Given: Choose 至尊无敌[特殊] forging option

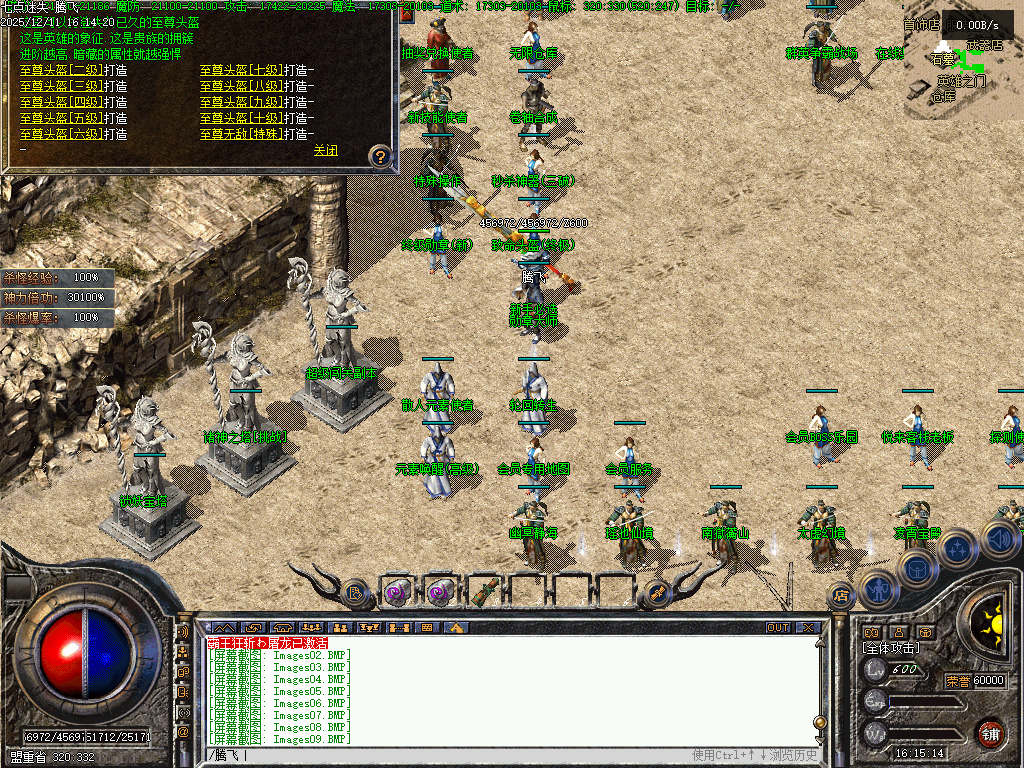Looking at the screenshot, I should [254, 134].
